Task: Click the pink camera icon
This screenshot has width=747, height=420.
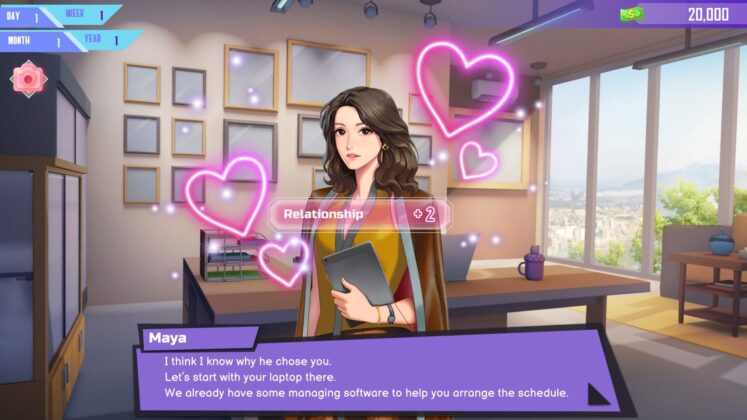Action: click(29, 79)
